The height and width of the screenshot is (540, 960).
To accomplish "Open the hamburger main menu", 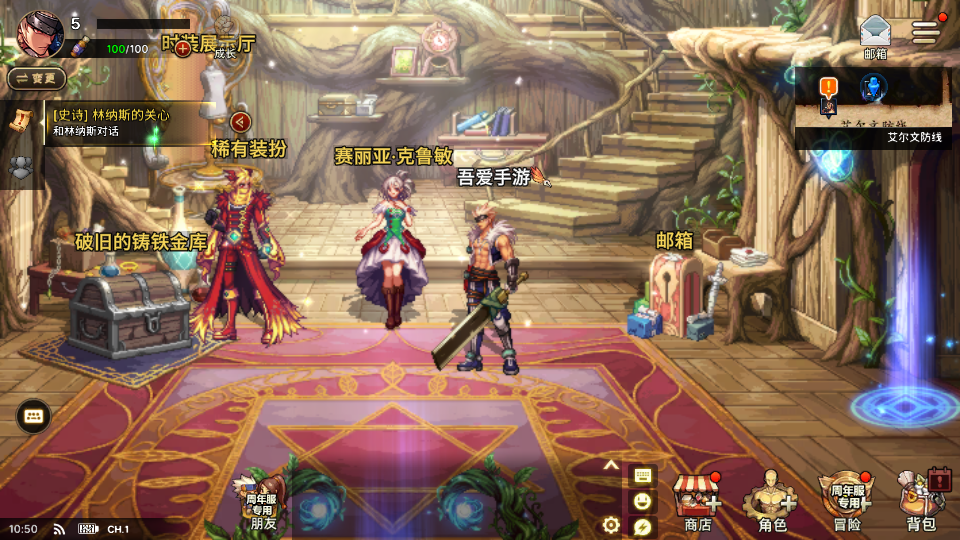I will point(926,31).
